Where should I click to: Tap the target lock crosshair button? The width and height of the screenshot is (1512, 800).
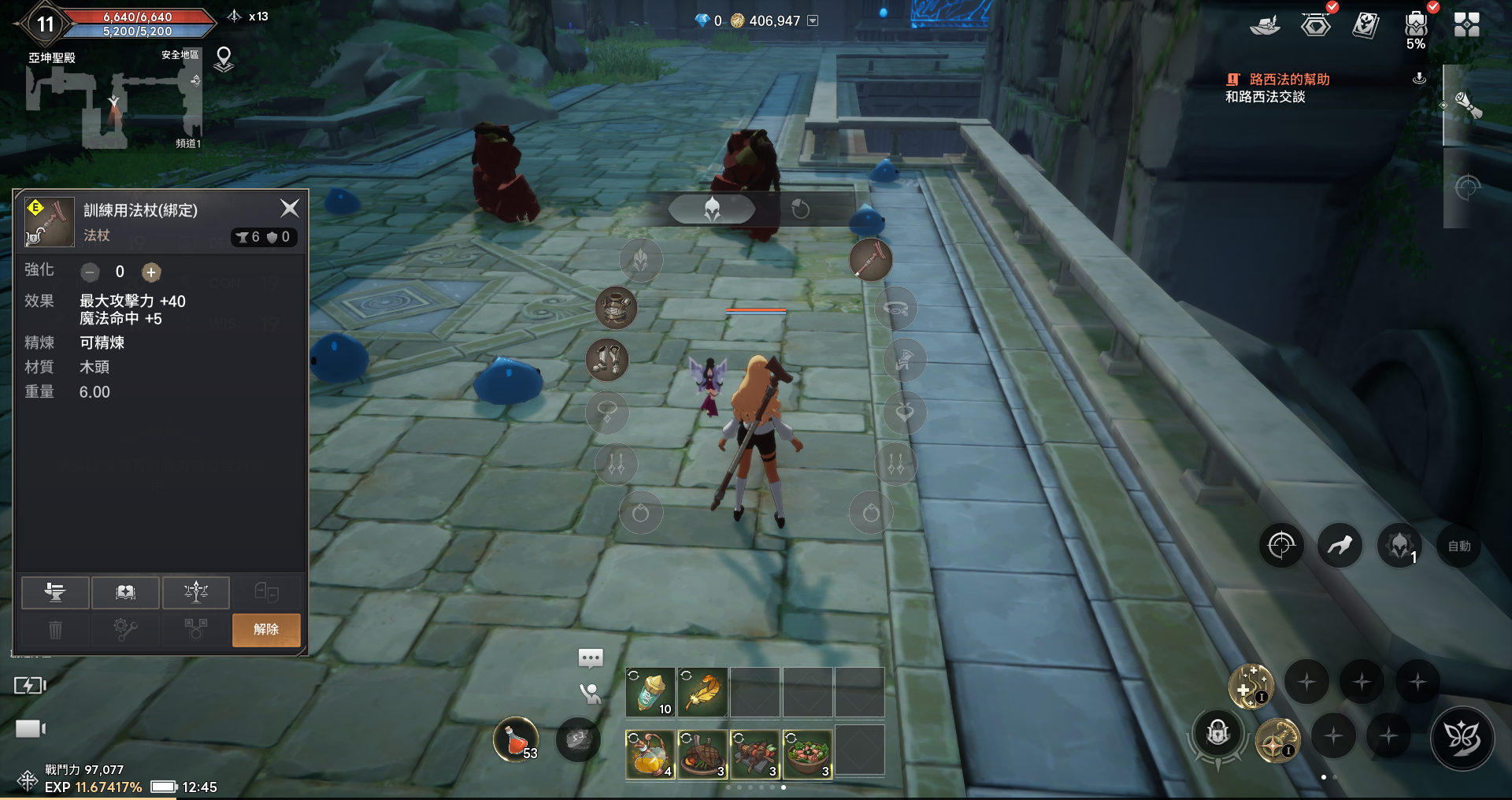(x=1281, y=545)
